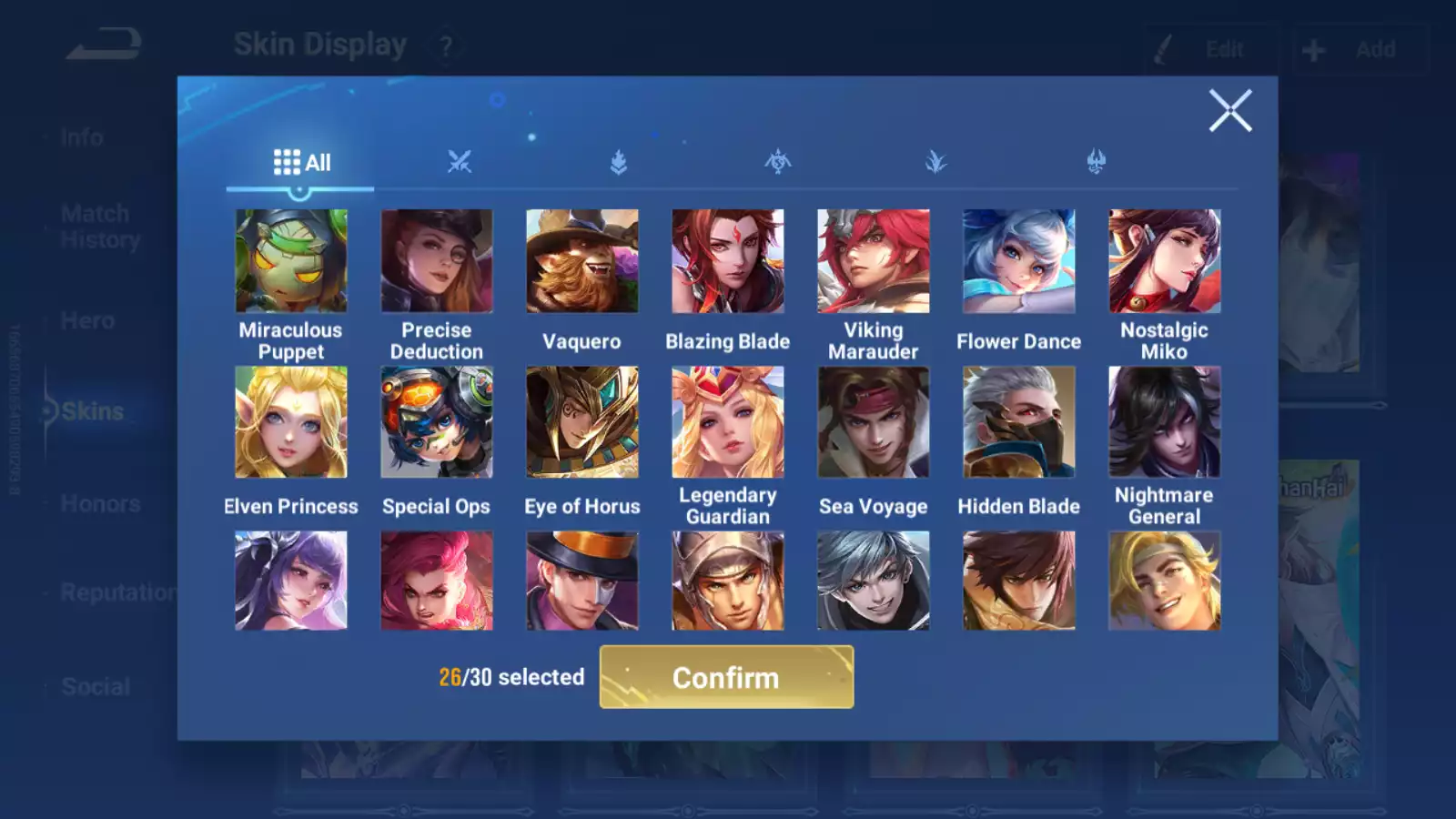Select the Flower Dance skin

(x=1019, y=261)
